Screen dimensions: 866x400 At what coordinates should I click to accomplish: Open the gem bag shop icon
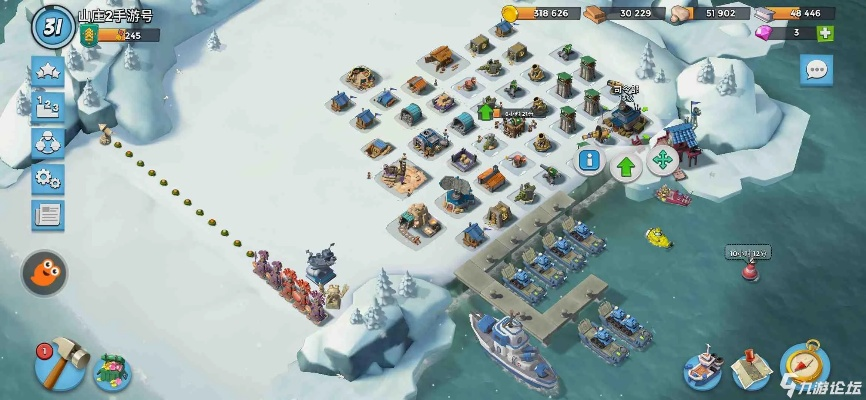[x=114, y=370]
